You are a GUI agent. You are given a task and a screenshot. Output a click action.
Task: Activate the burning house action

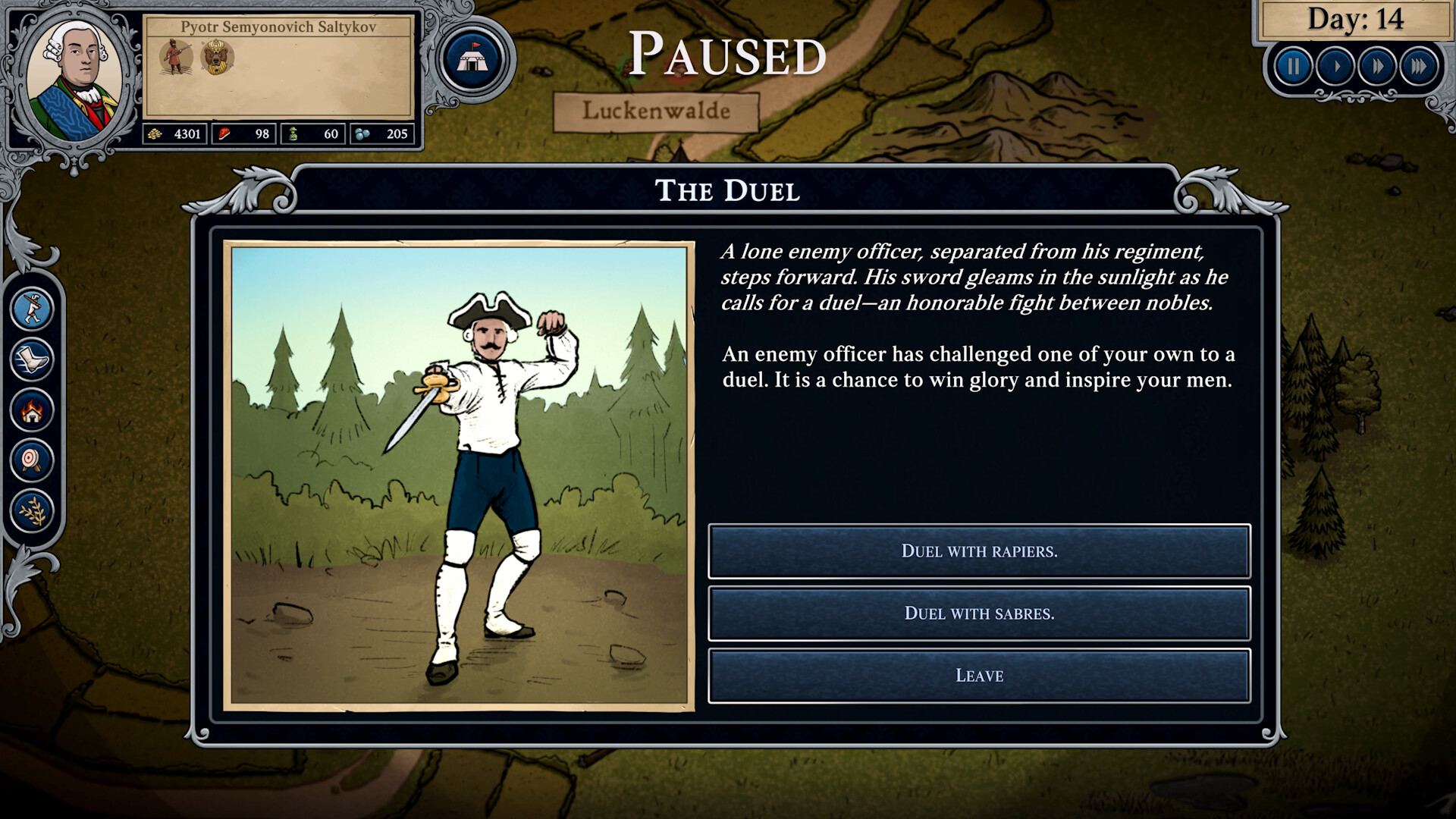point(32,409)
